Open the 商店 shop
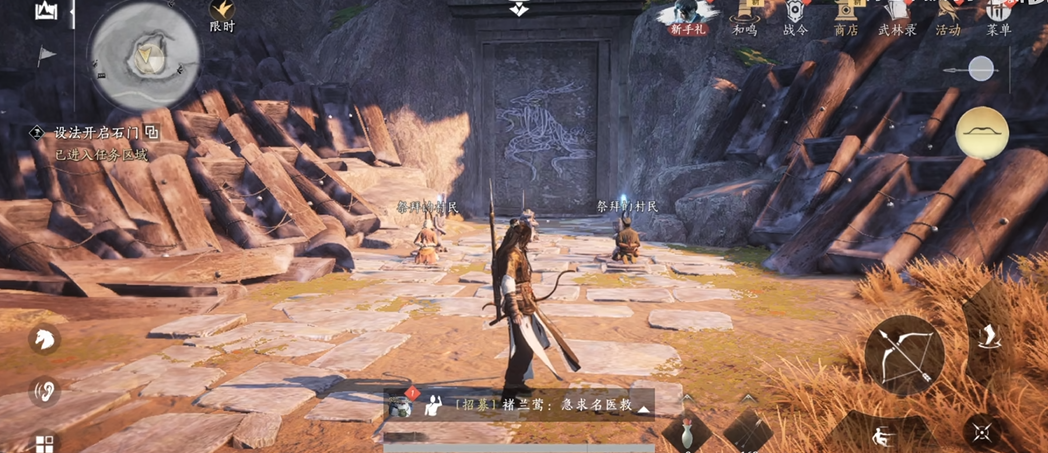Viewport: 1048px width, 453px height. [846, 16]
